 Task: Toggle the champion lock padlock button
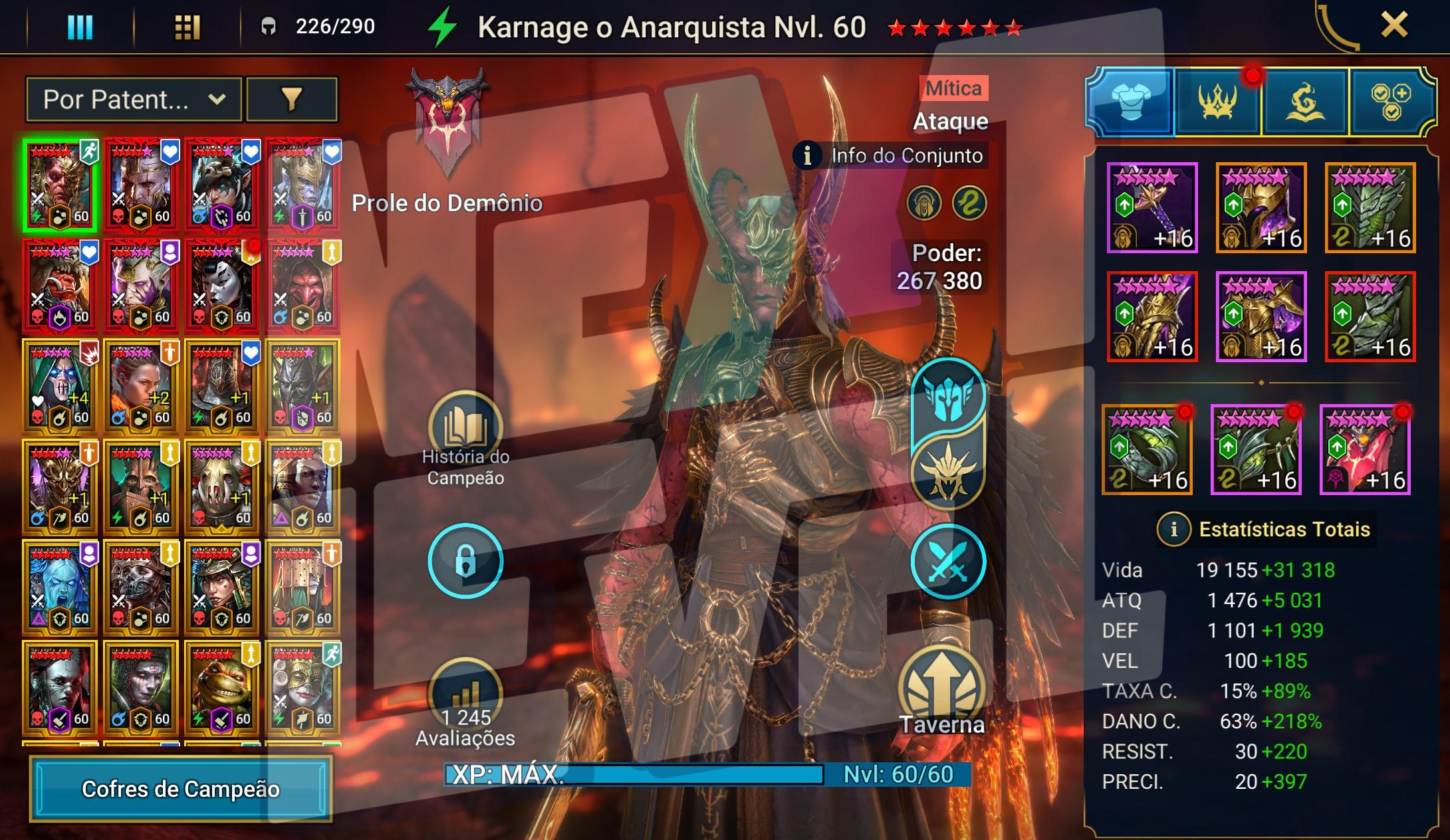point(465,562)
